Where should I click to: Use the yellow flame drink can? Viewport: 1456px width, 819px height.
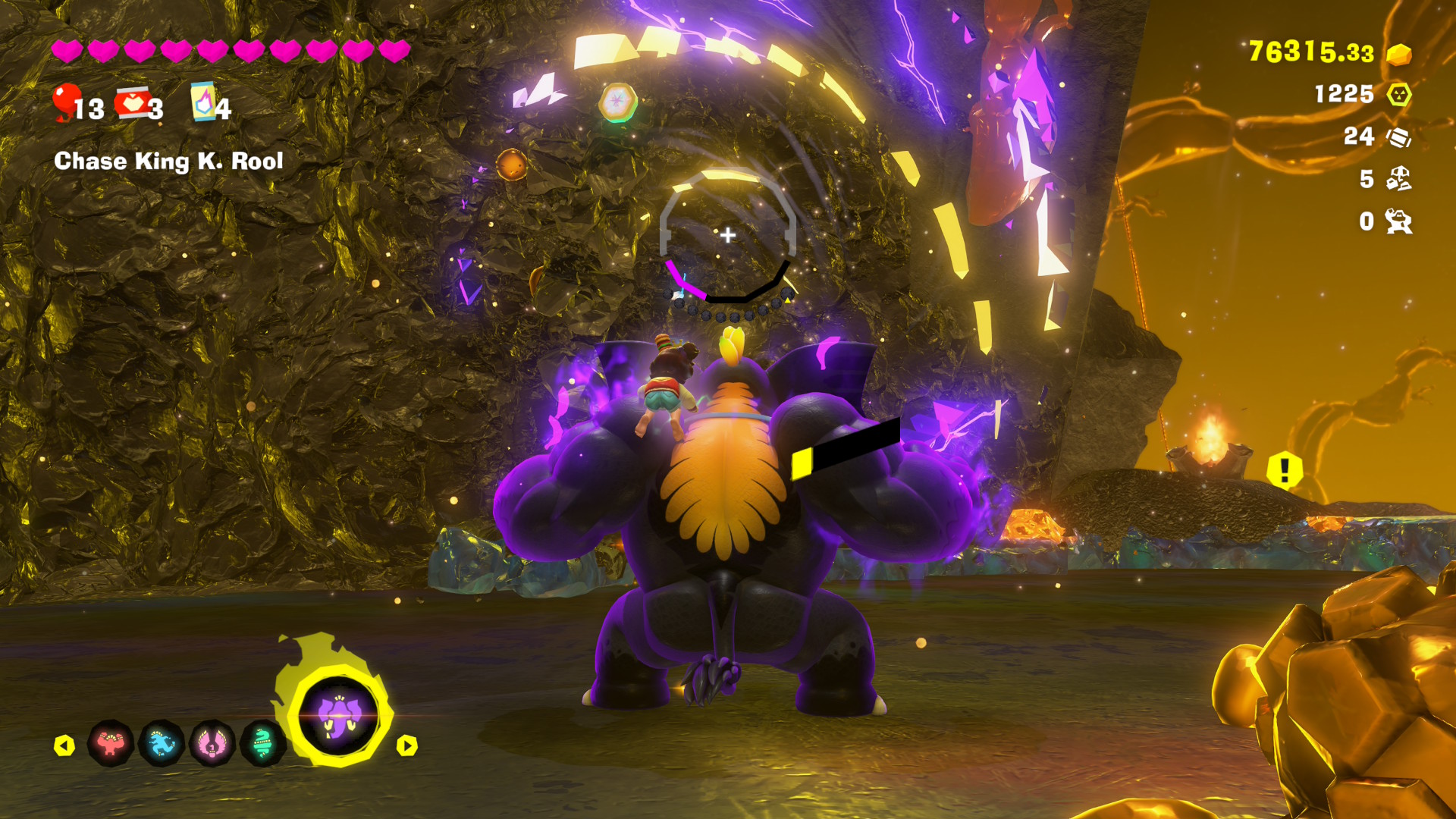[203, 102]
